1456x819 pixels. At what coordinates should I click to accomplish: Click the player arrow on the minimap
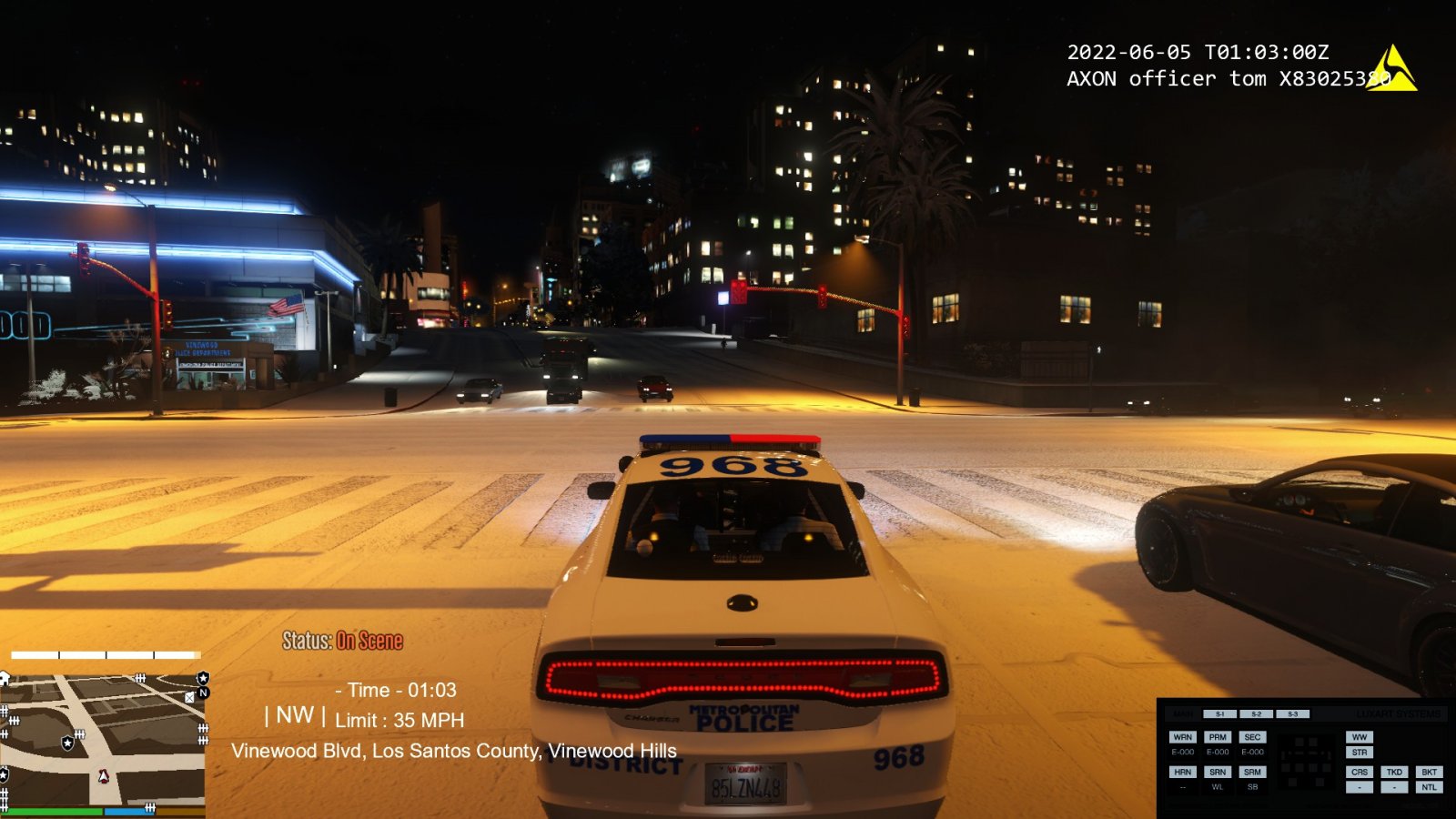(103, 776)
